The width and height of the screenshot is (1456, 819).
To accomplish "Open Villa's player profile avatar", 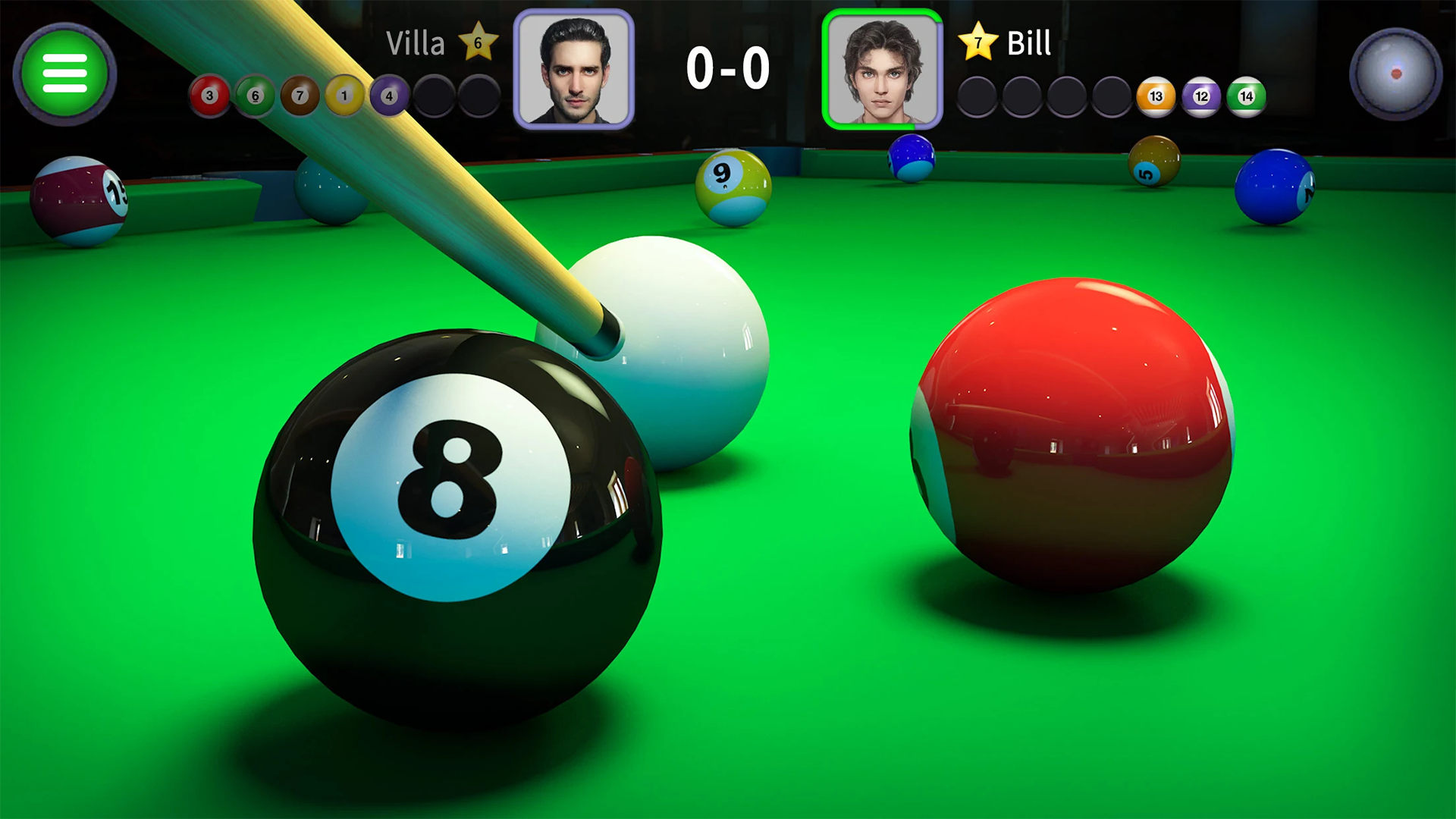I will pos(575,65).
